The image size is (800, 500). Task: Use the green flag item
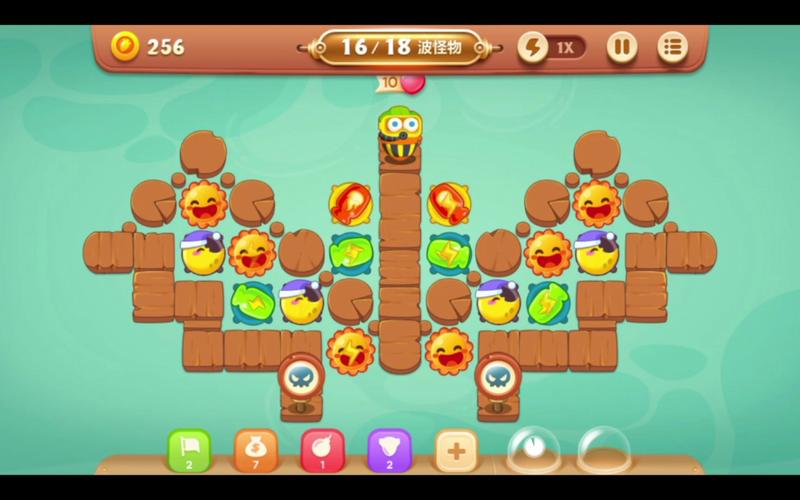point(188,450)
